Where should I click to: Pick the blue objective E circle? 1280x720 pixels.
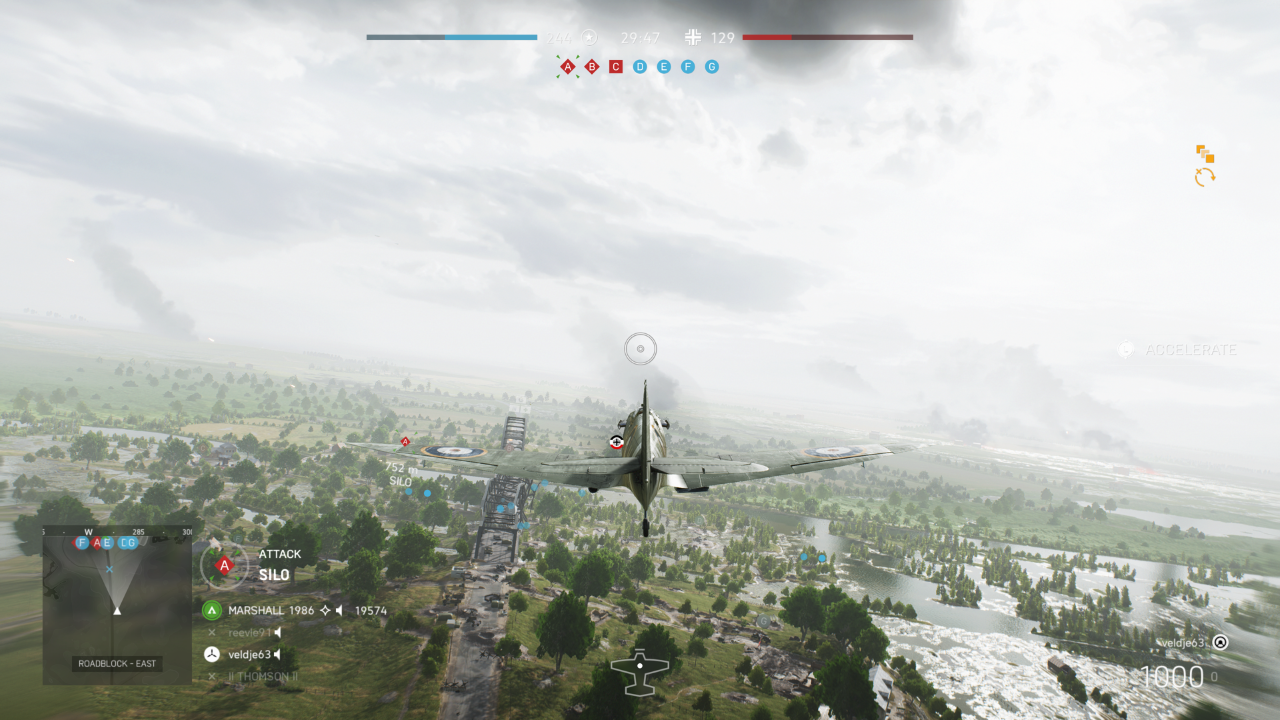coord(664,67)
